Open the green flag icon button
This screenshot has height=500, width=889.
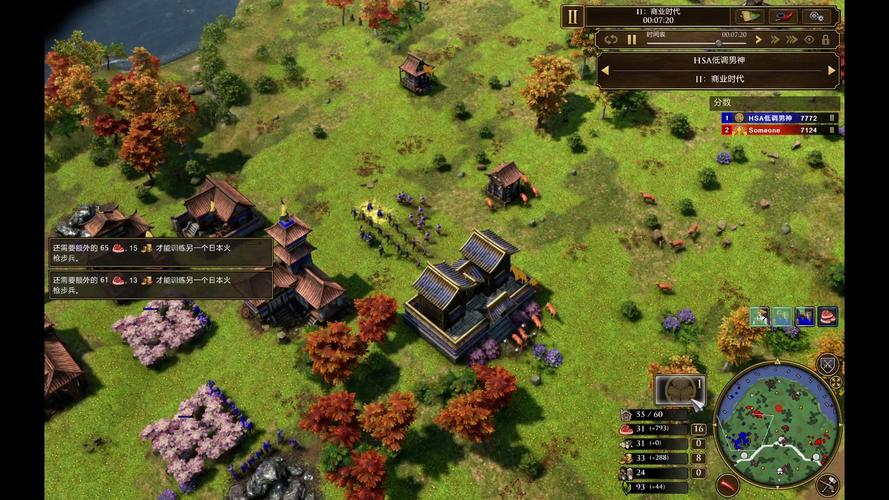pyautogui.click(x=748, y=16)
